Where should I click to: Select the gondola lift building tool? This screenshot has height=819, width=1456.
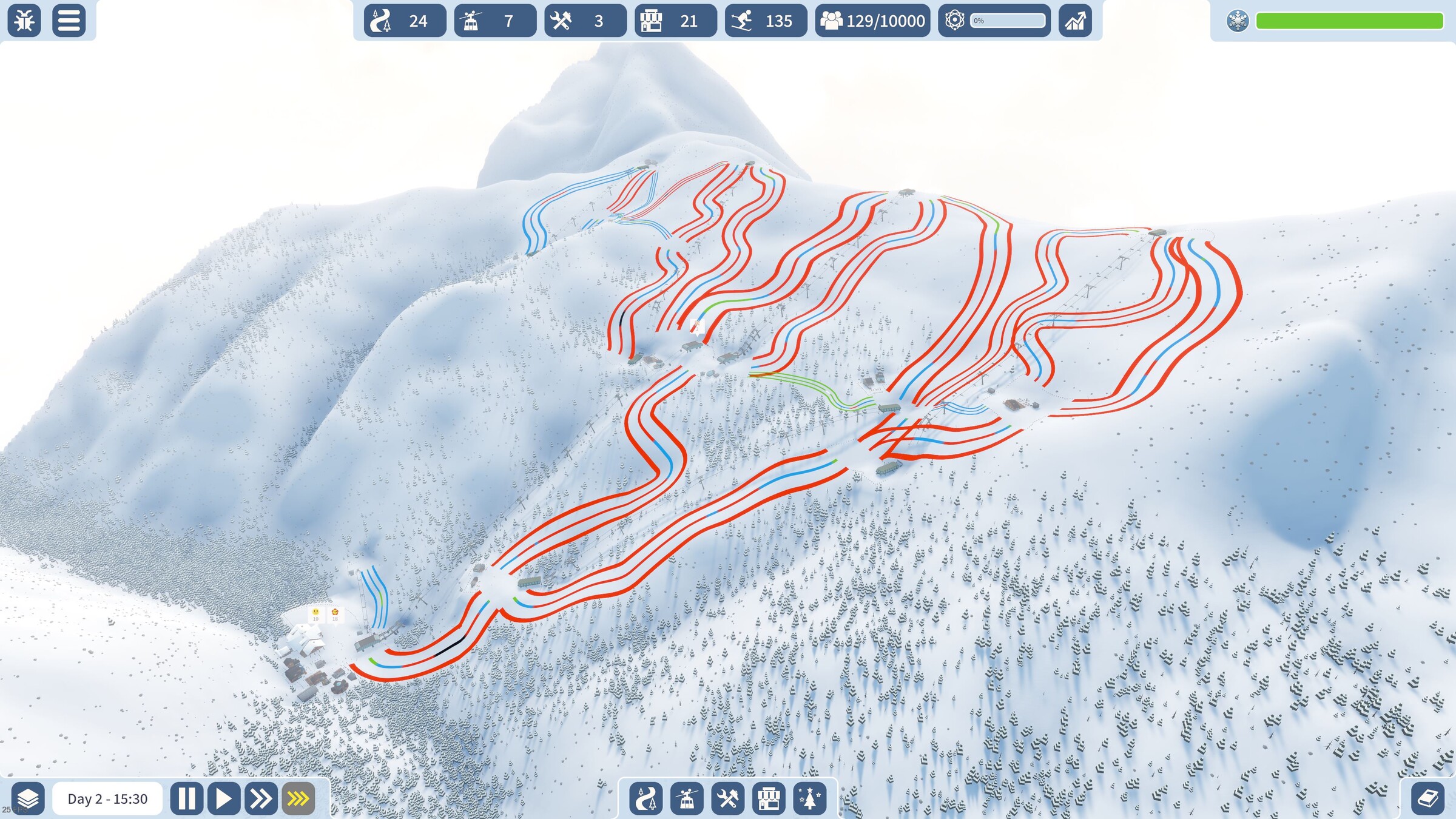click(687, 798)
